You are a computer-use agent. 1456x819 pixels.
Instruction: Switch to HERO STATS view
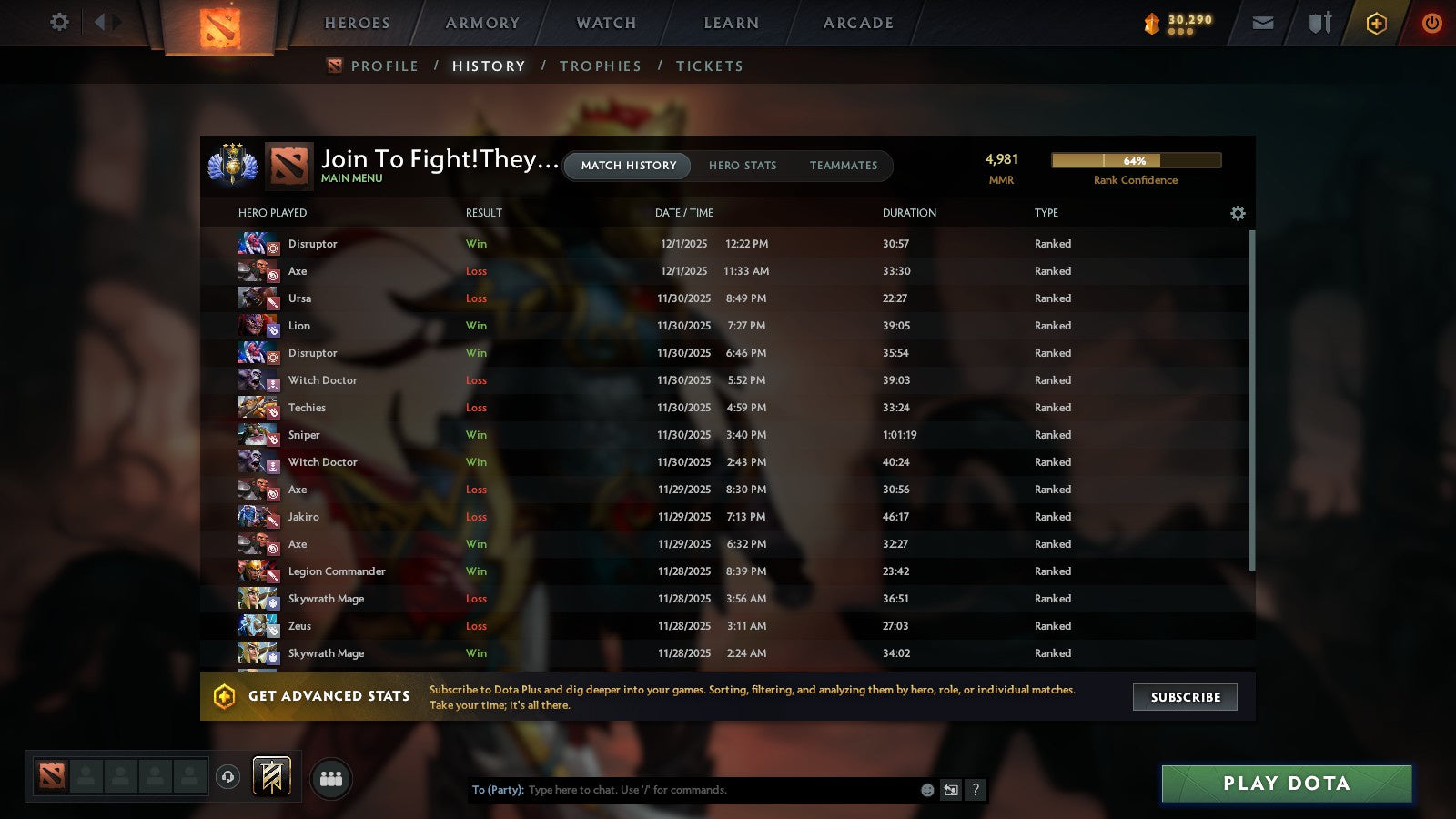point(743,166)
